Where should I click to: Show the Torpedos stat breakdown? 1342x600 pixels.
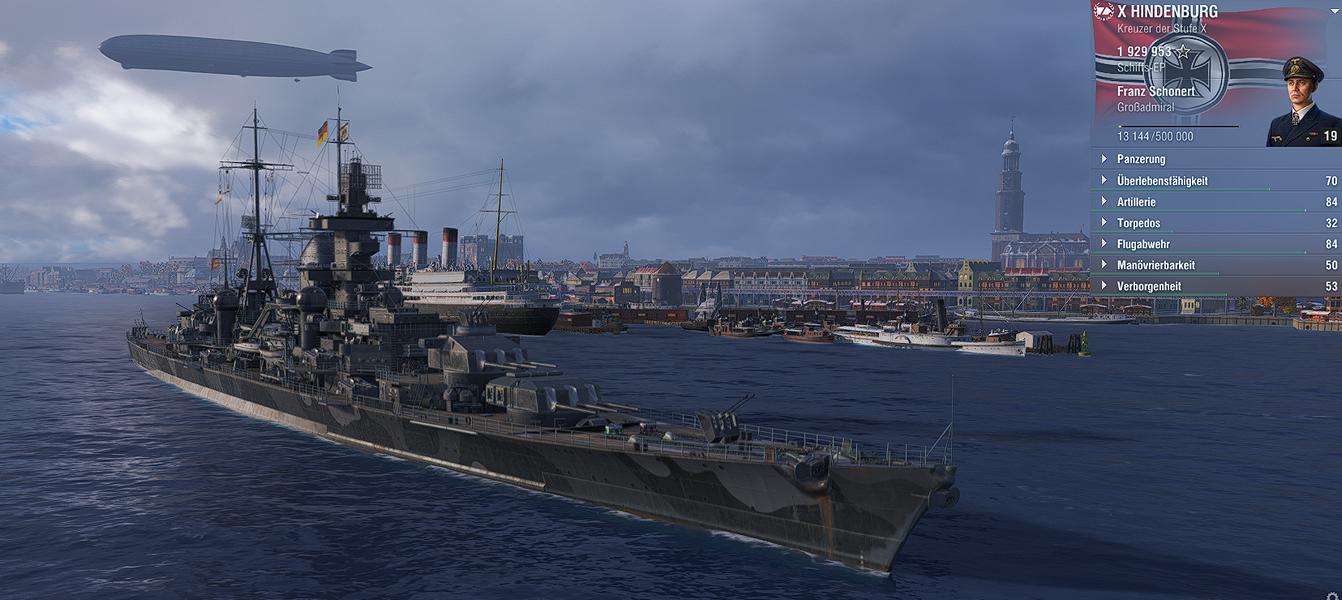pyautogui.click(x=1141, y=223)
